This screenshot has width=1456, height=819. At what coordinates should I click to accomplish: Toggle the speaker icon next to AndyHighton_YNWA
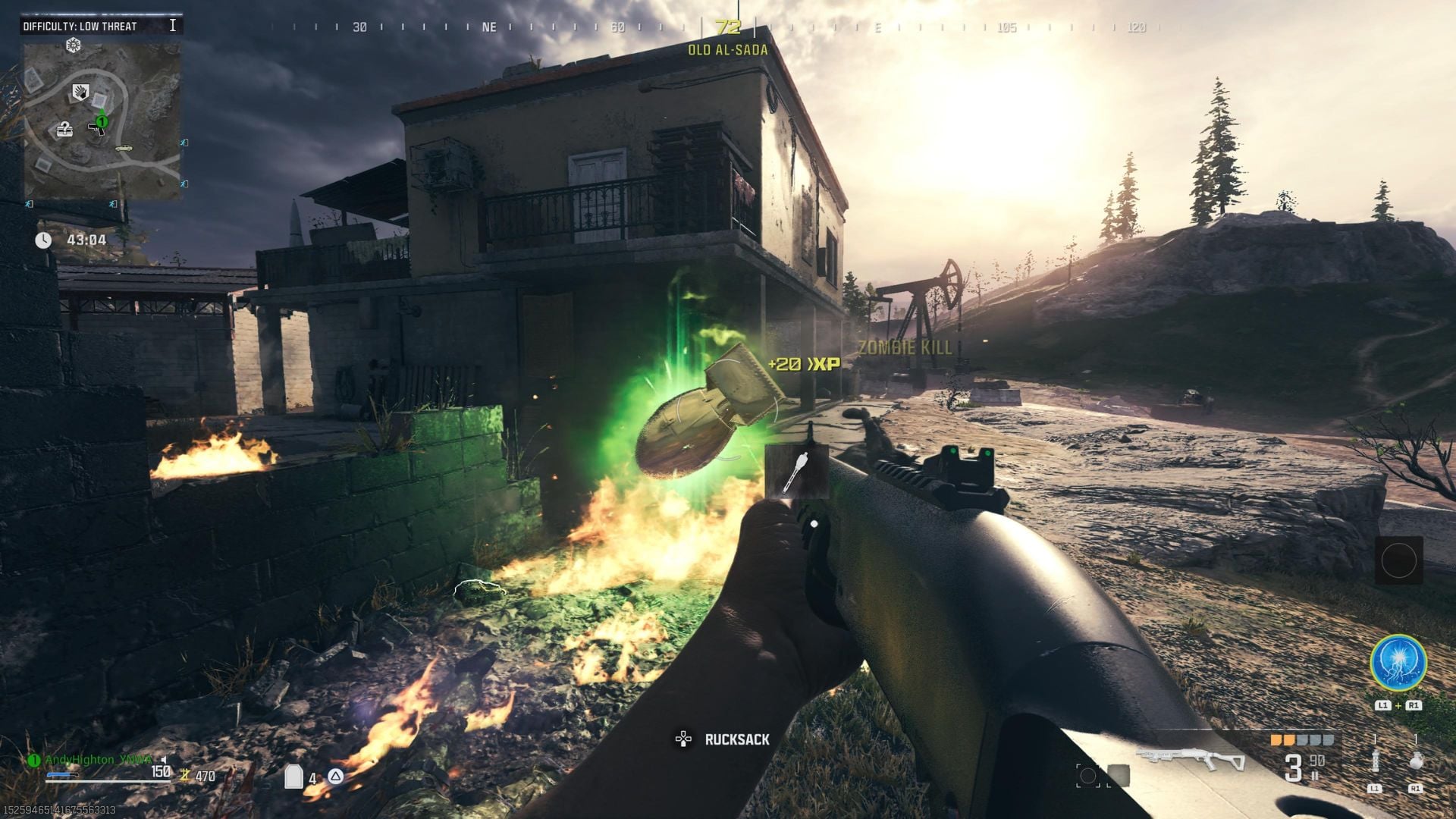[163, 760]
